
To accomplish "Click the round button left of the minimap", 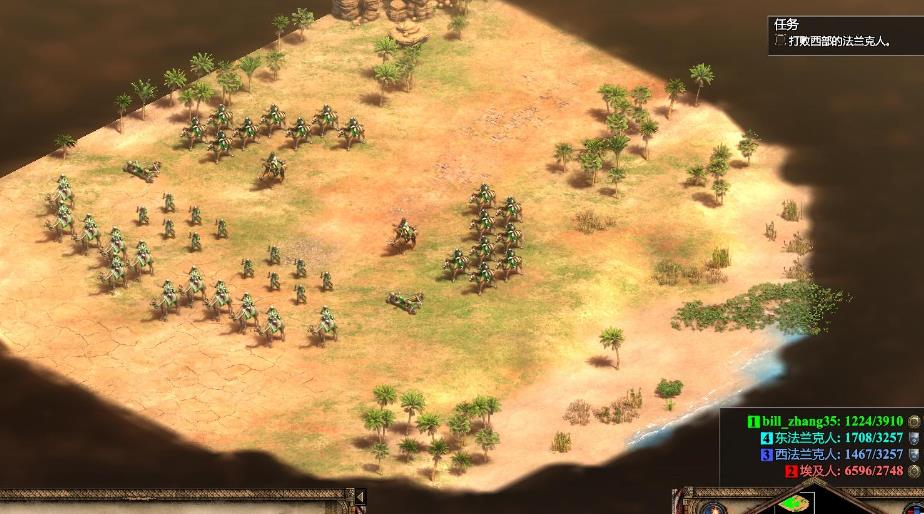I will (712, 507).
